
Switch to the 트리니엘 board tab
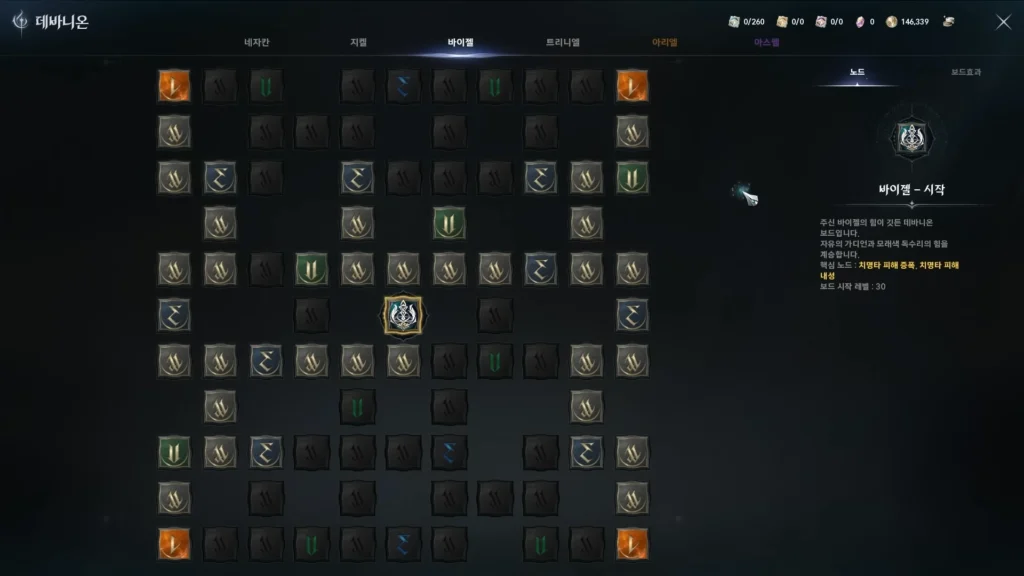point(563,43)
